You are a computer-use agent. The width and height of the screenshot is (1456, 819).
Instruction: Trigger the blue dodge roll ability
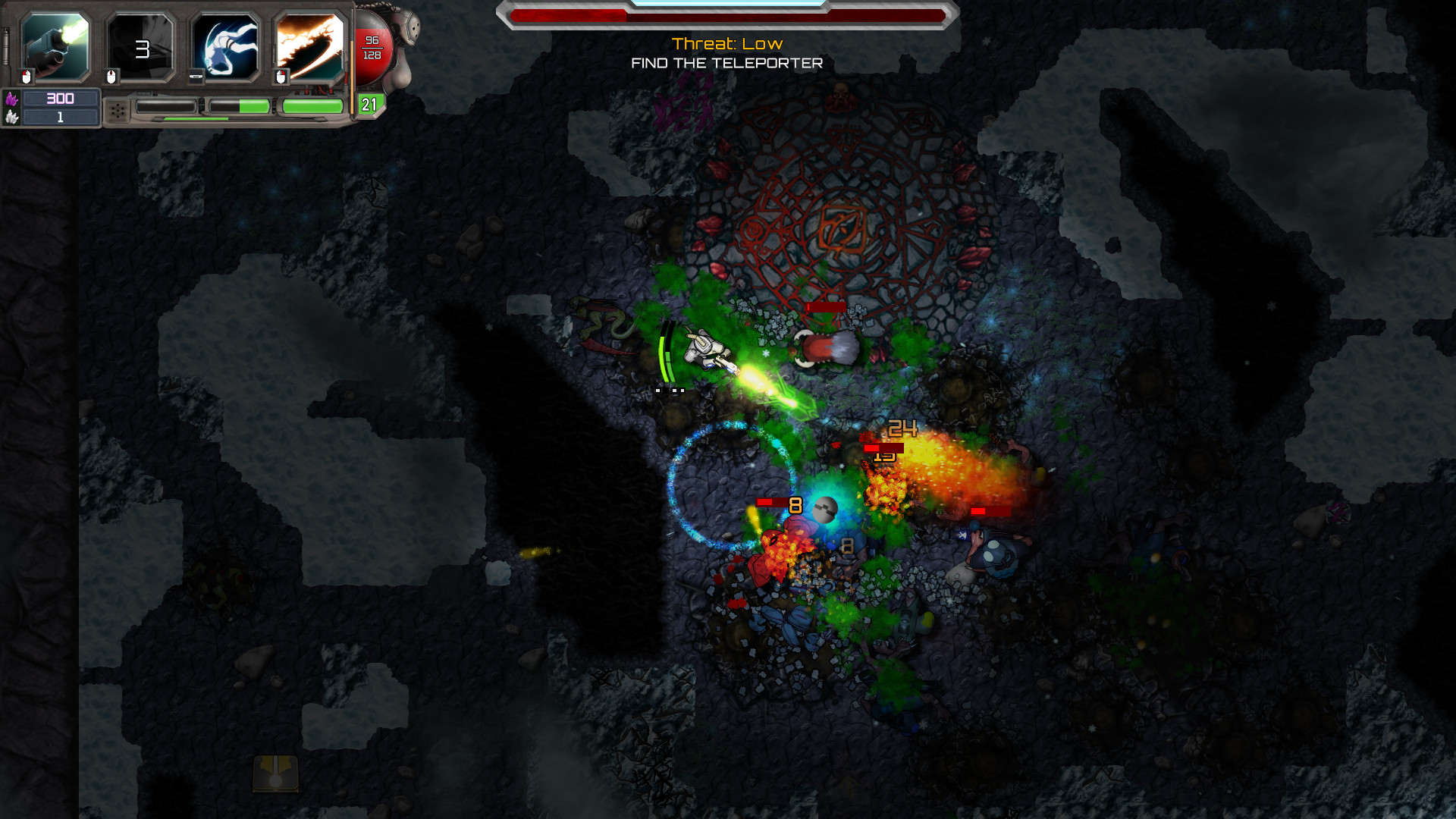point(225,47)
